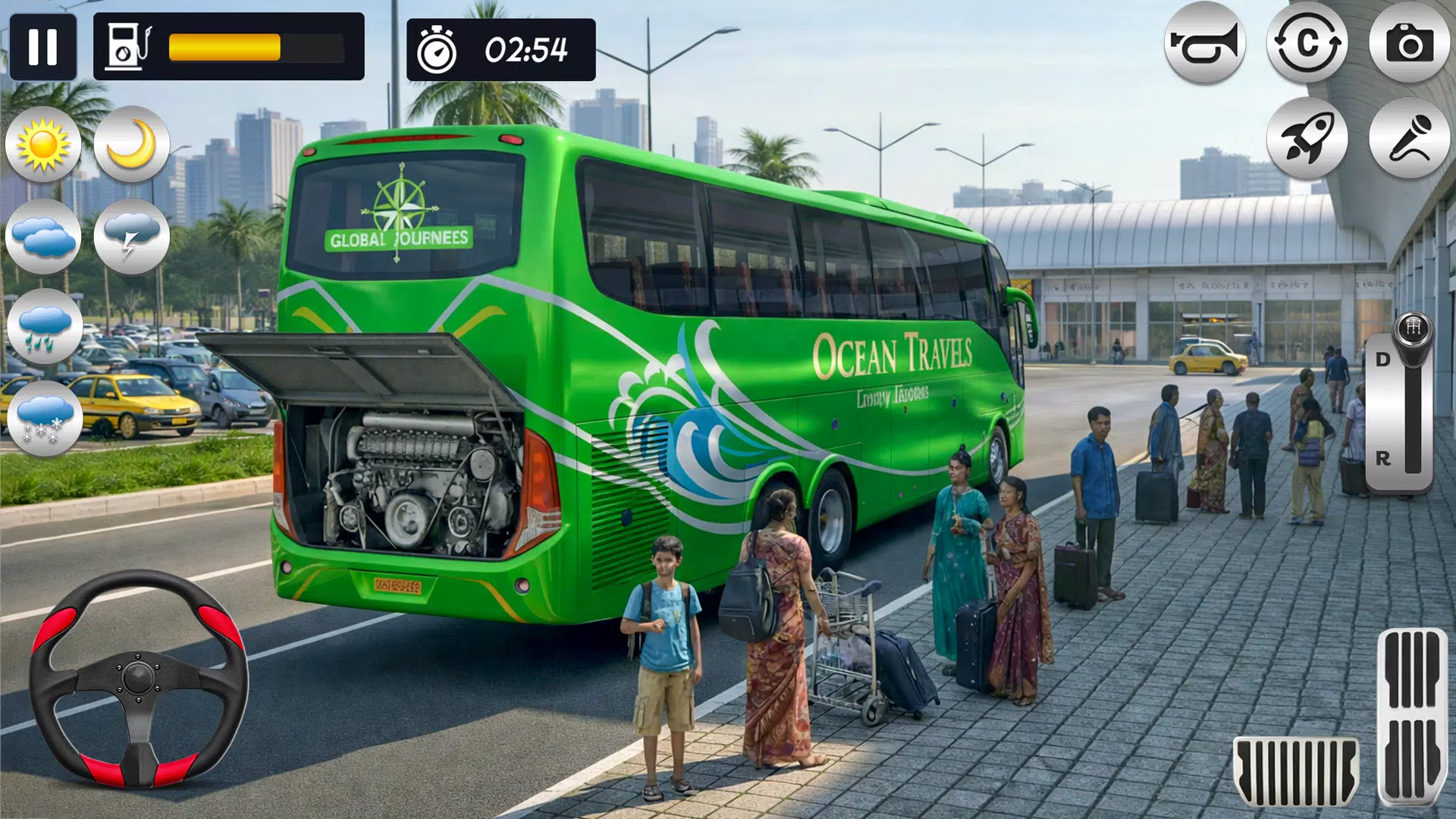Select cloudy weather mode
The width and height of the screenshot is (1456, 819).
coord(45,235)
